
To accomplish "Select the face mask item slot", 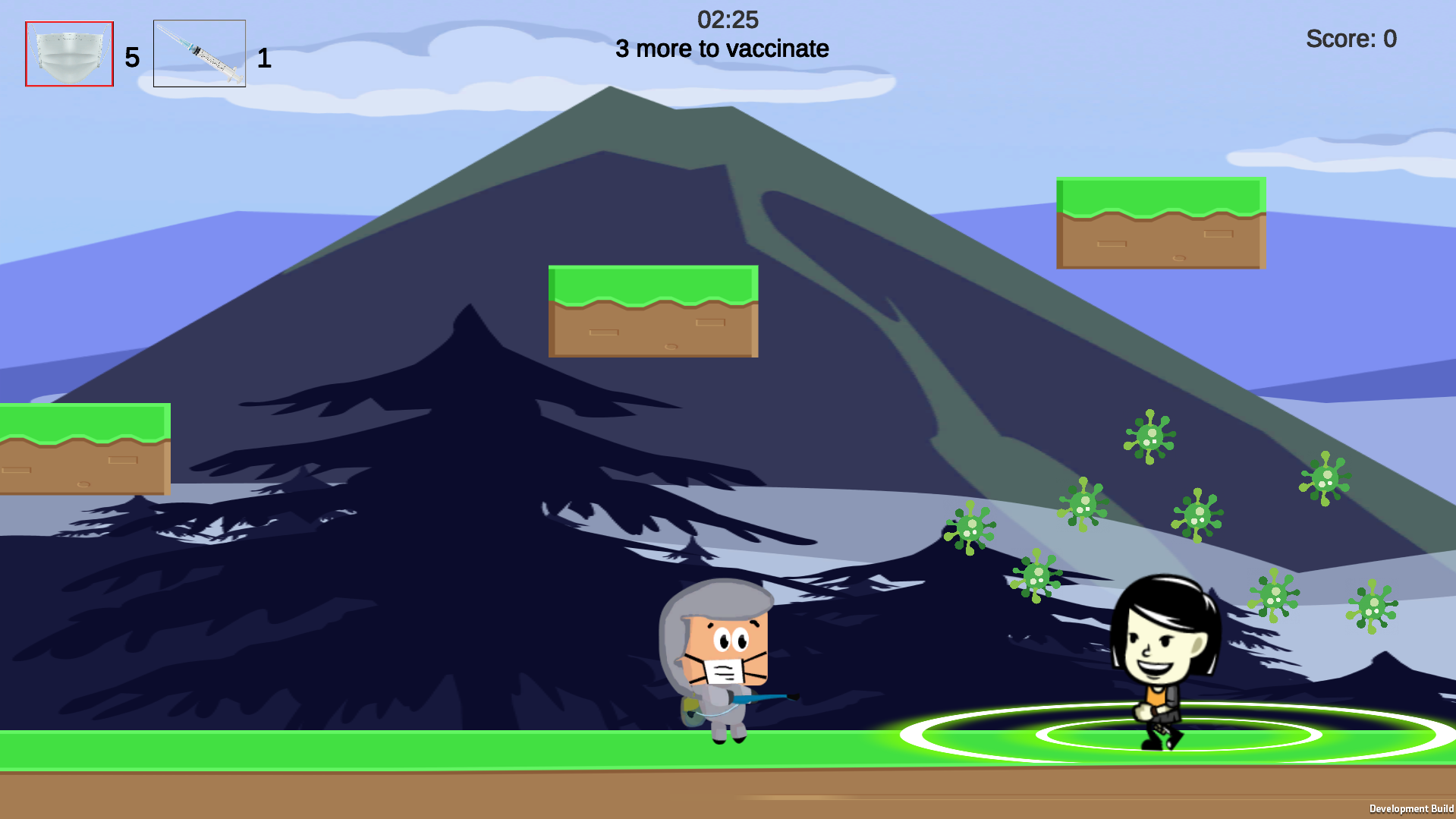I will (x=69, y=54).
